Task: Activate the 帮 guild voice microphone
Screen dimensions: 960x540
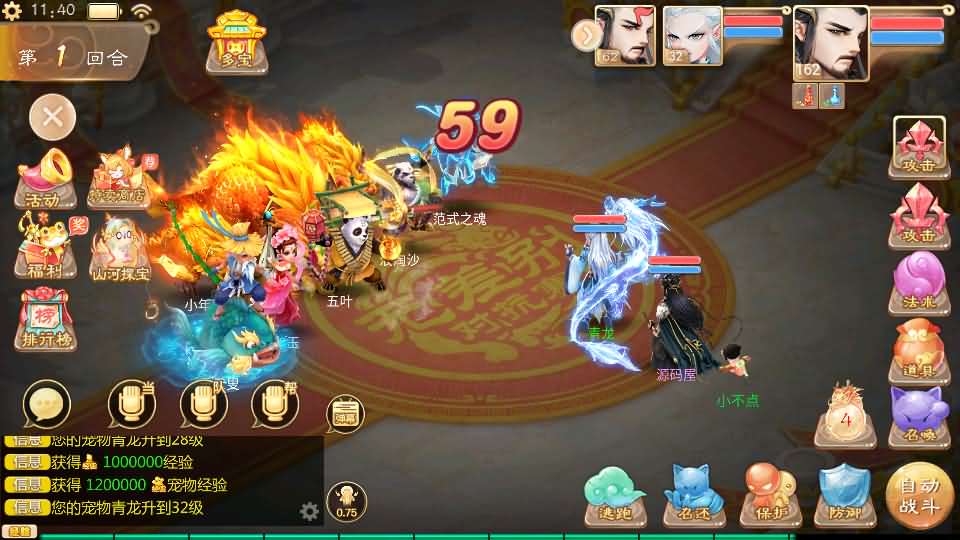Action: pos(276,404)
